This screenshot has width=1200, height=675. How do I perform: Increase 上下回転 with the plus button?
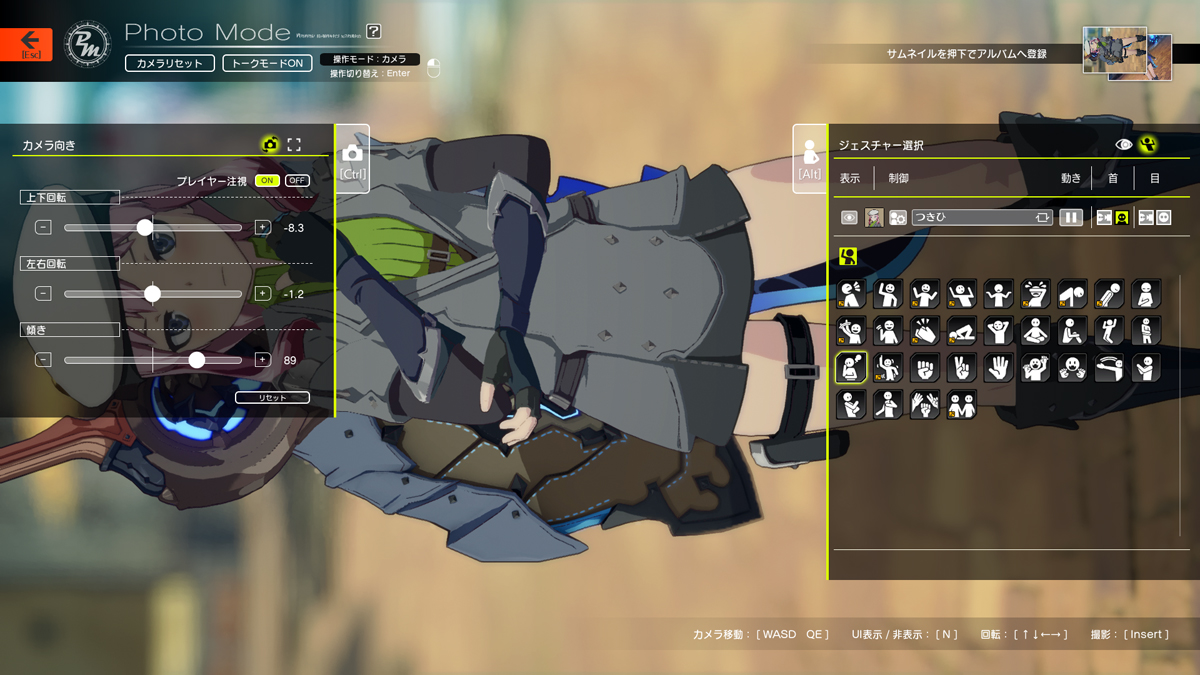point(263,228)
